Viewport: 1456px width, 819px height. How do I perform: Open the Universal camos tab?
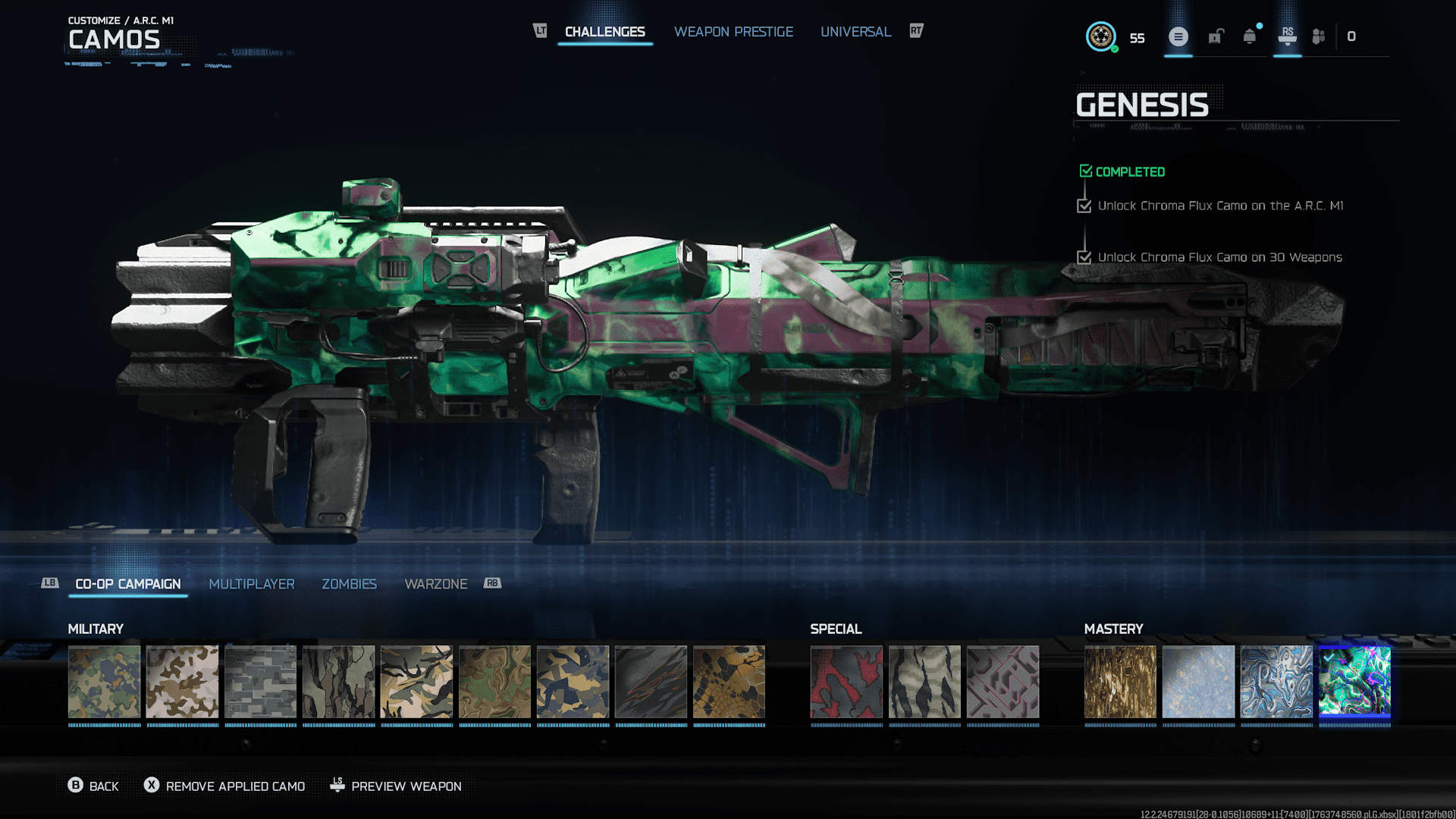(x=855, y=32)
